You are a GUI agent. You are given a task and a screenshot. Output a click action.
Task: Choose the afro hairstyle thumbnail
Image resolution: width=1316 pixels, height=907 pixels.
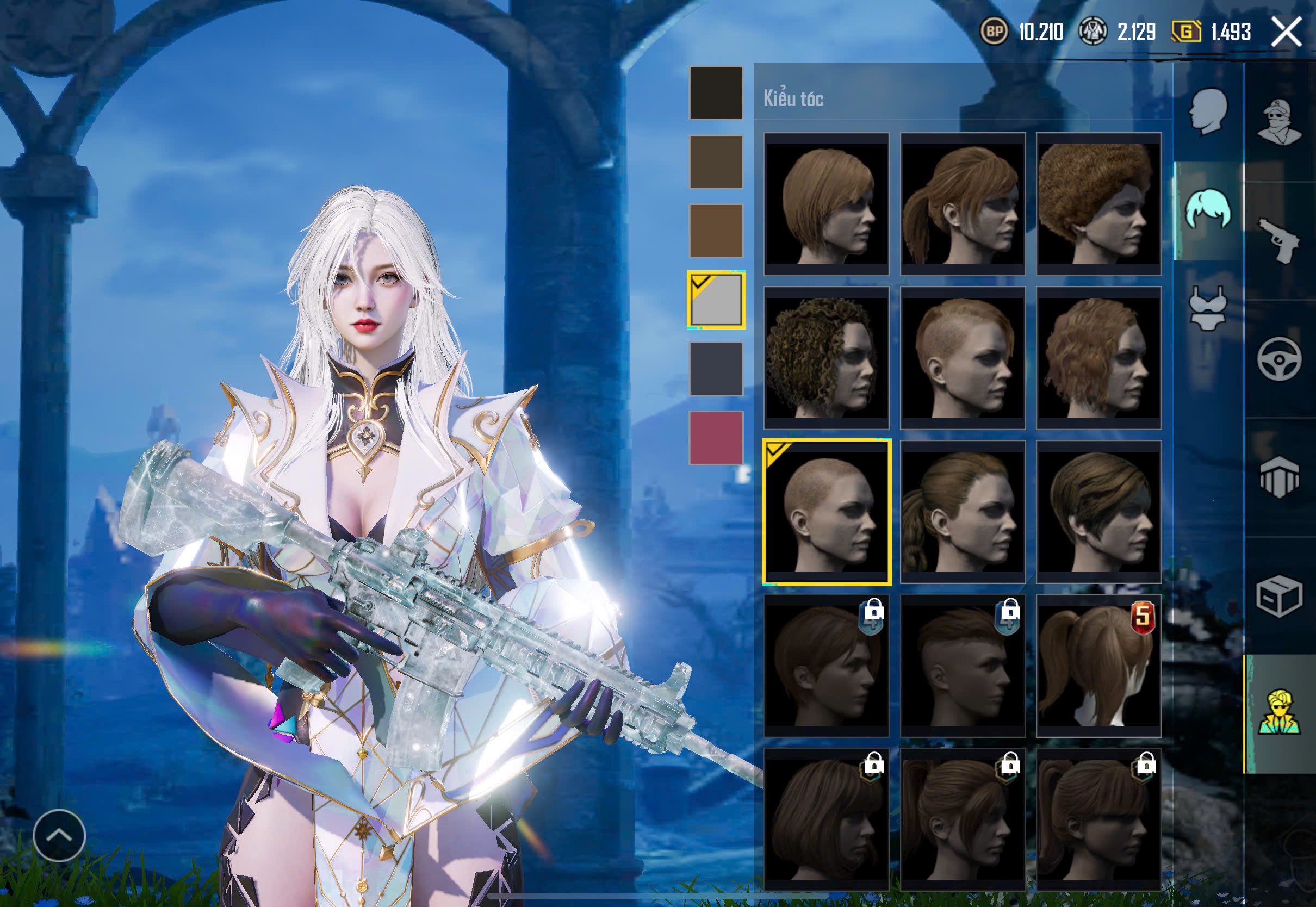tap(1098, 204)
